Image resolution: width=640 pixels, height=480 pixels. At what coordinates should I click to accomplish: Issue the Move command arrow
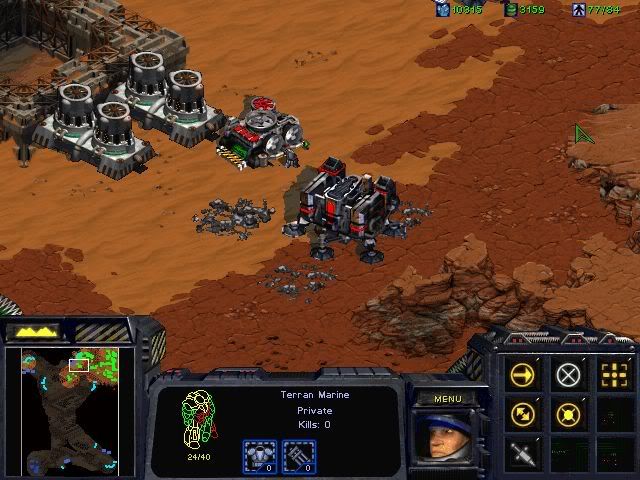(x=523, y=376)
